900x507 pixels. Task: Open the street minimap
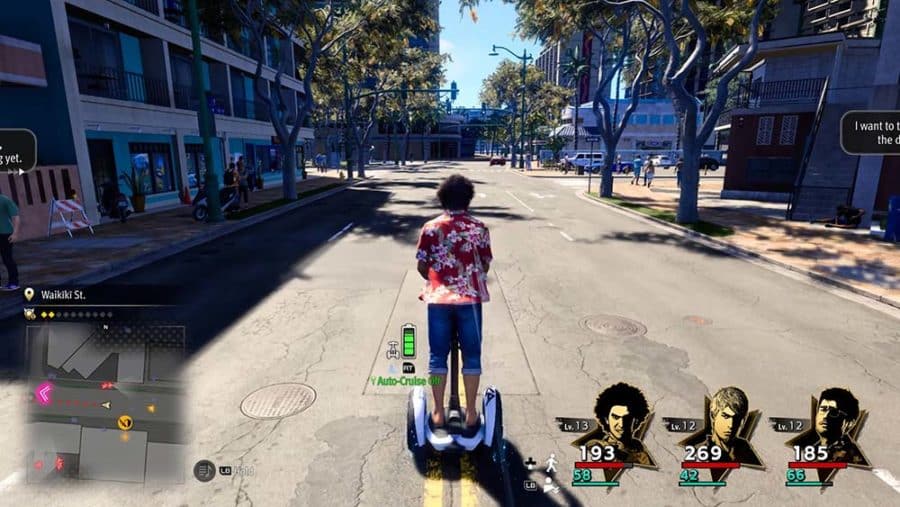point(105,399)
